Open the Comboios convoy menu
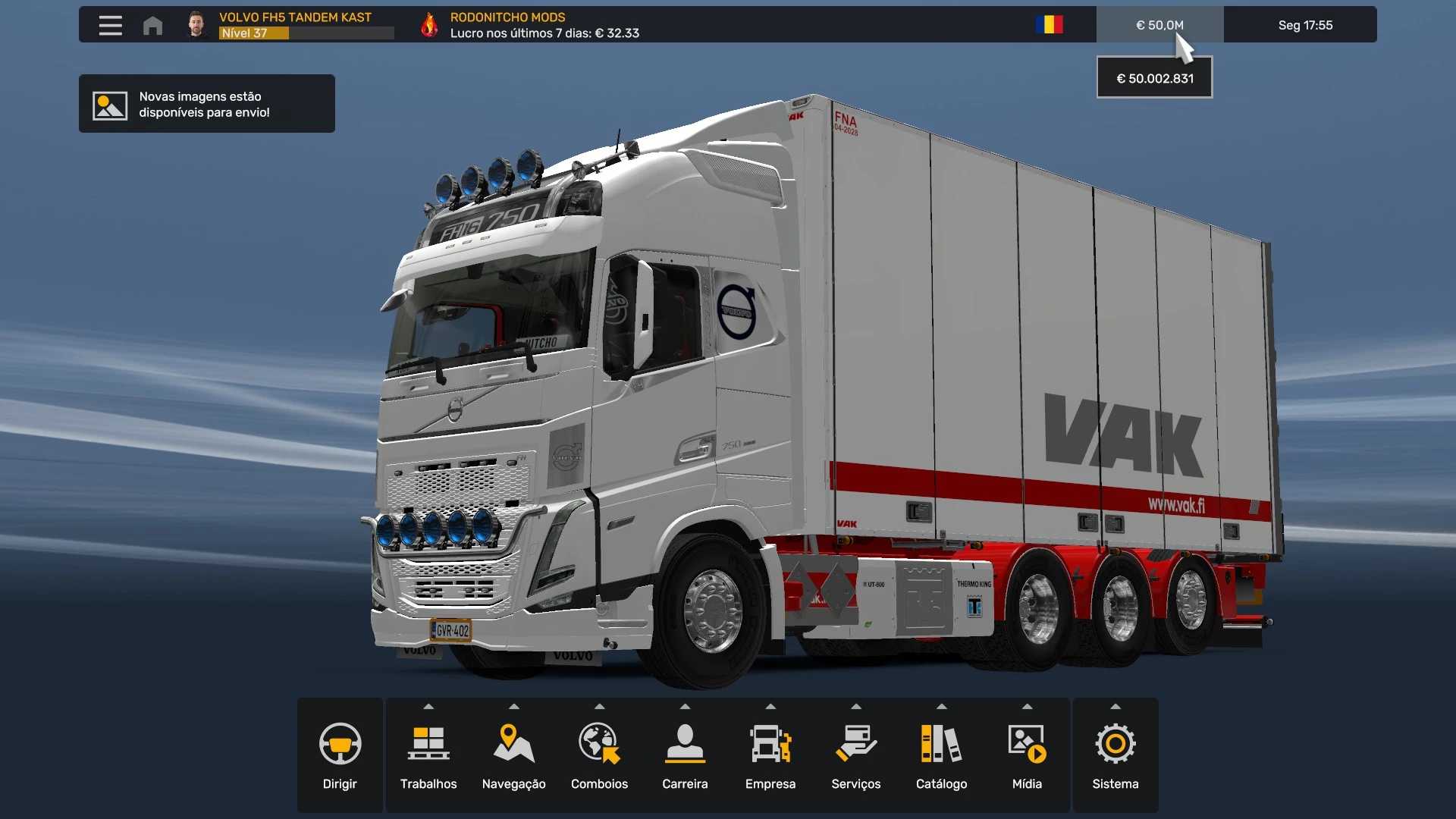 click(x=599, y=756)
